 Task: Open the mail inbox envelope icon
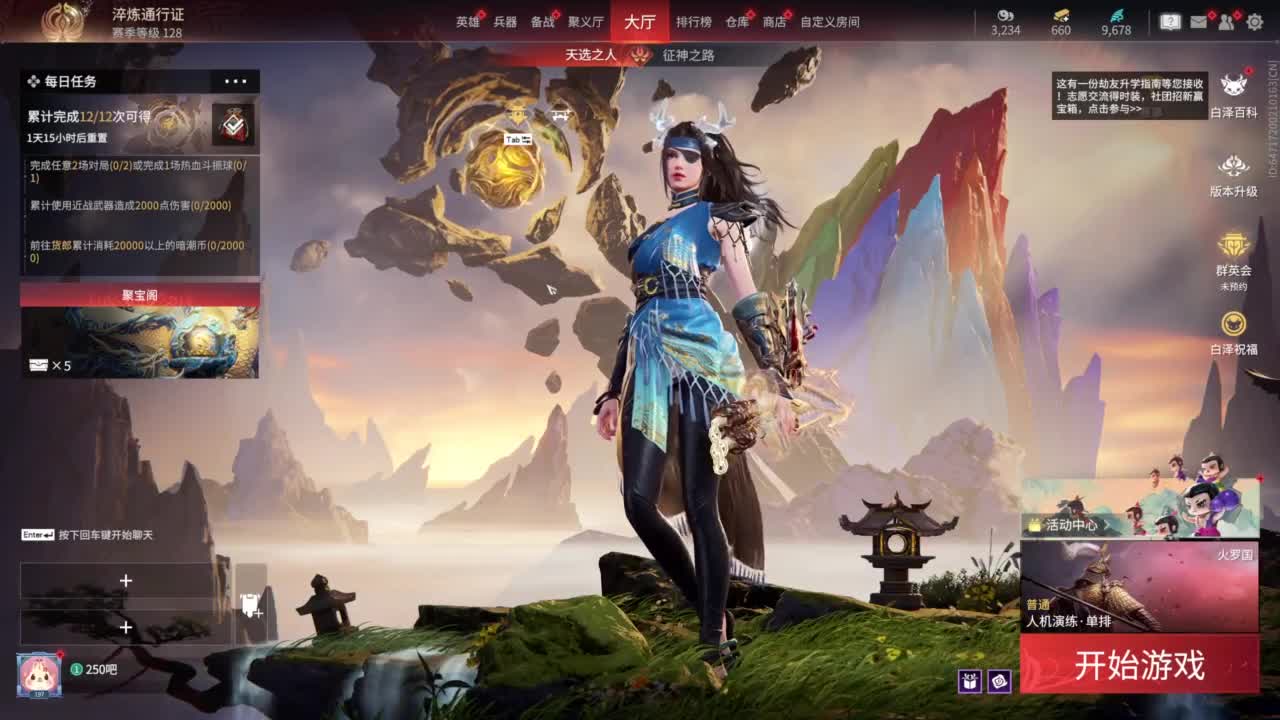tap(1198, 20)
